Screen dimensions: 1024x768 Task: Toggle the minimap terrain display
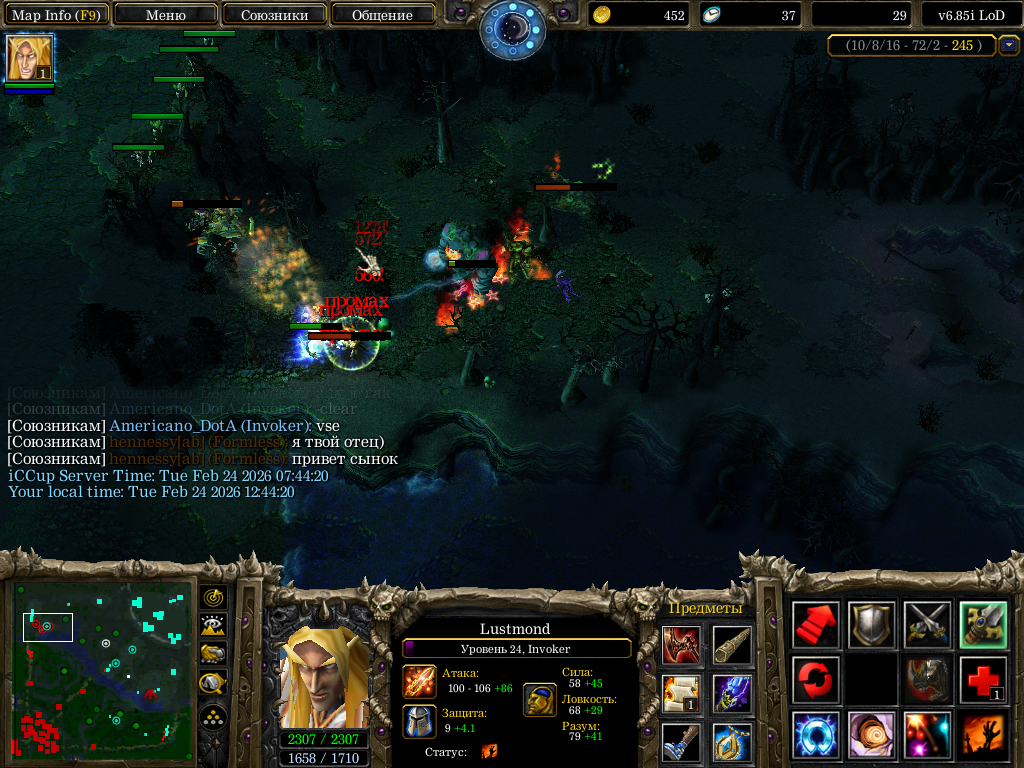[x=214, y=625]
